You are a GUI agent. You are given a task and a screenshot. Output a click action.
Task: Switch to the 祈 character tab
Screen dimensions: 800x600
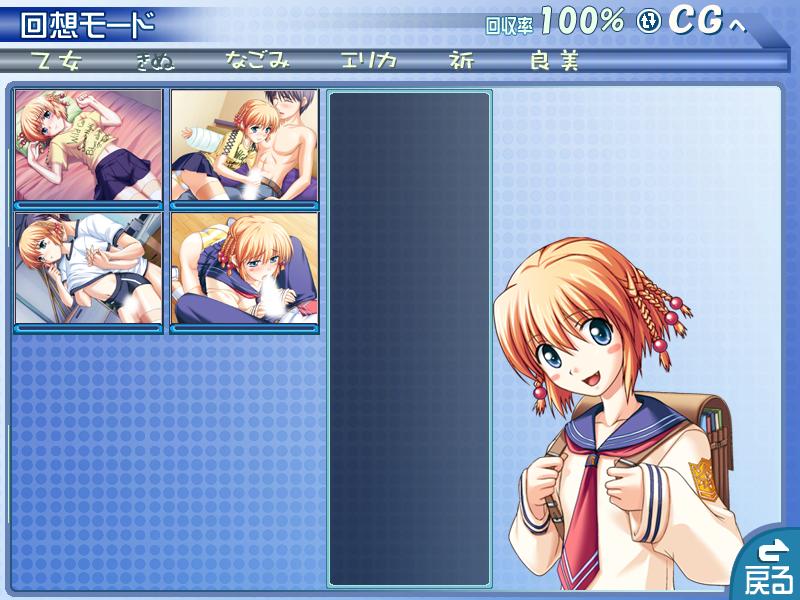(x=462, y=61)
